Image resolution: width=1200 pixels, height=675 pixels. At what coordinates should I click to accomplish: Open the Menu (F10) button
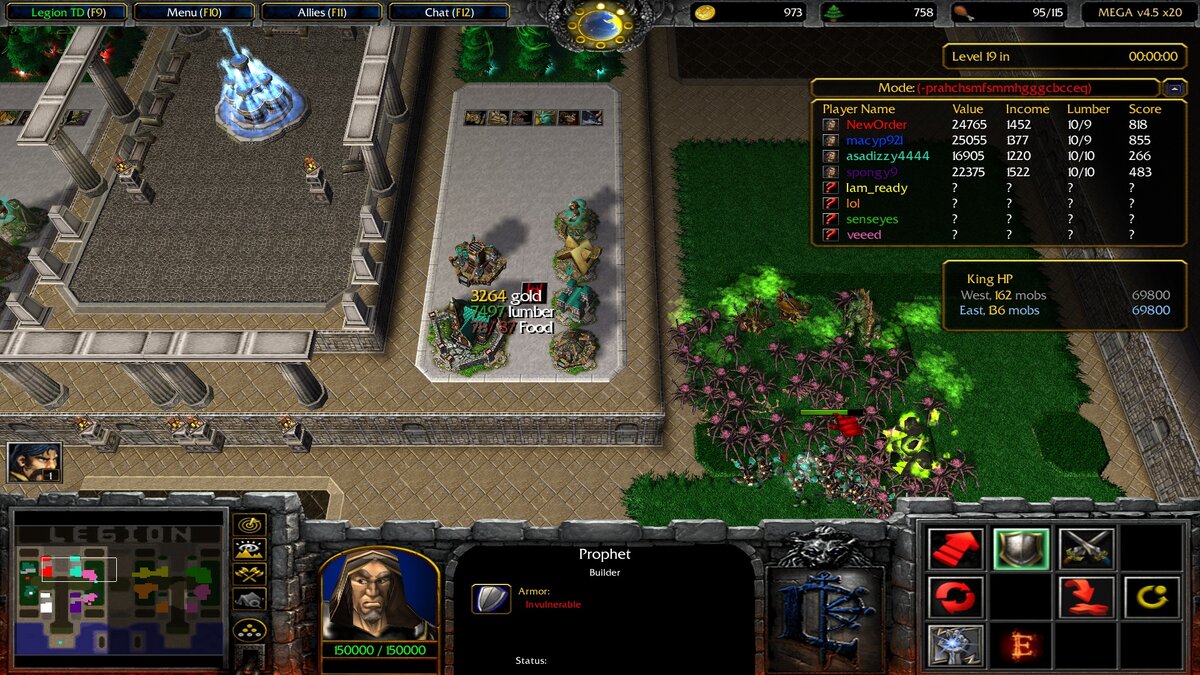pos(195,13)
